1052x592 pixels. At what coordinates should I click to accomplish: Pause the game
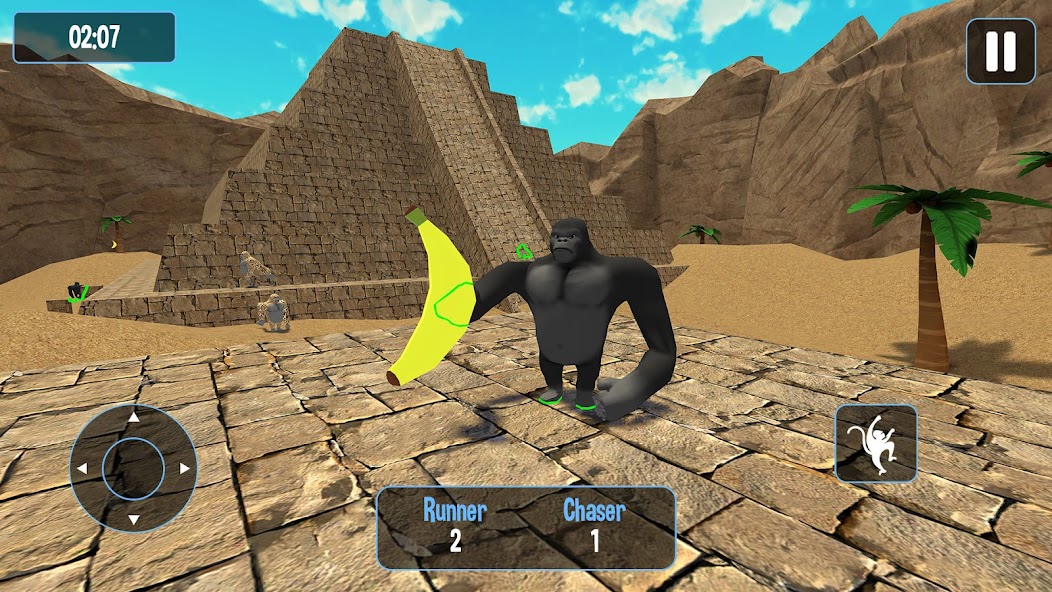(1001, 51)
